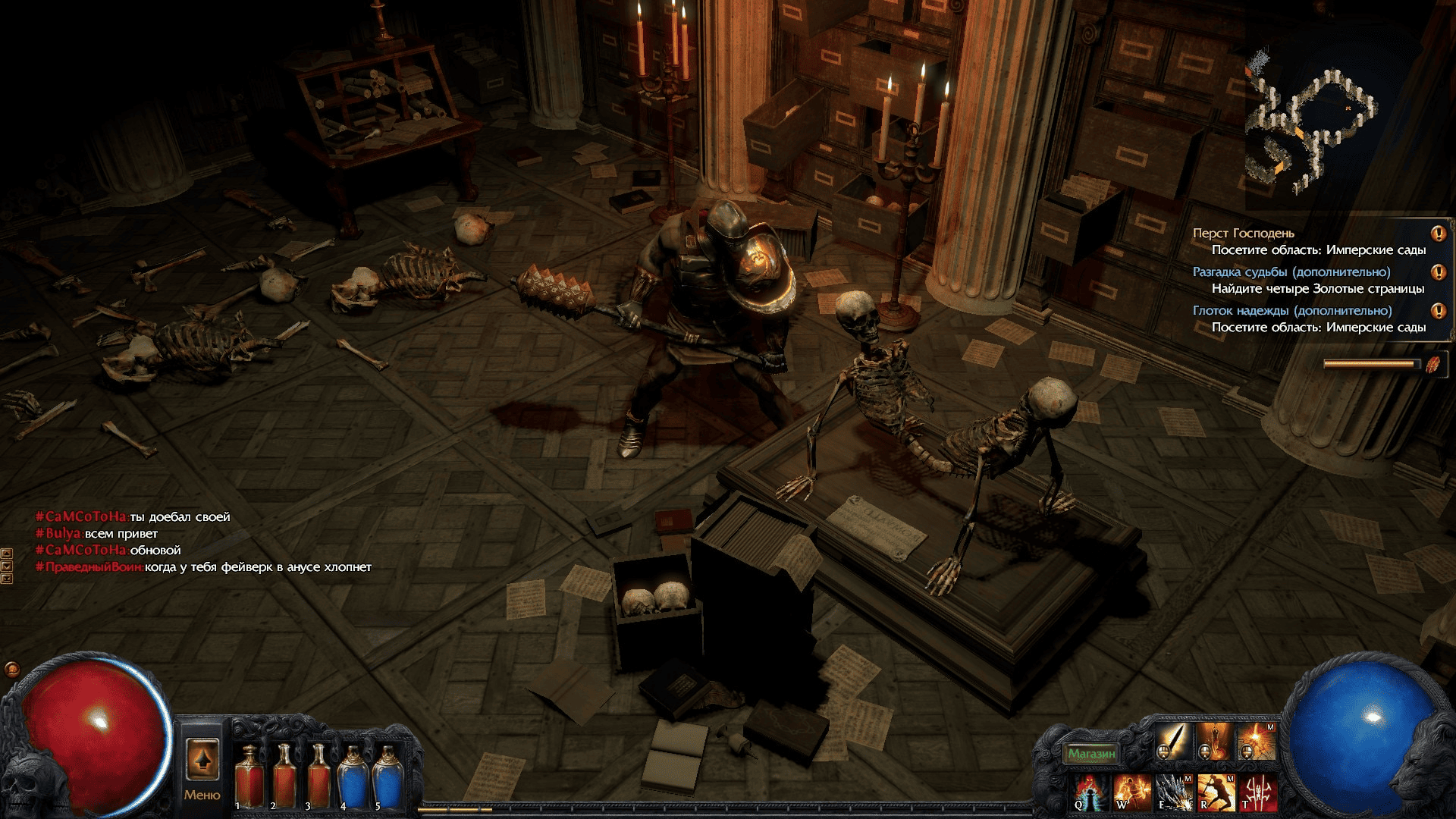
Task: Select the red T banner skill
Action: 1257,792
